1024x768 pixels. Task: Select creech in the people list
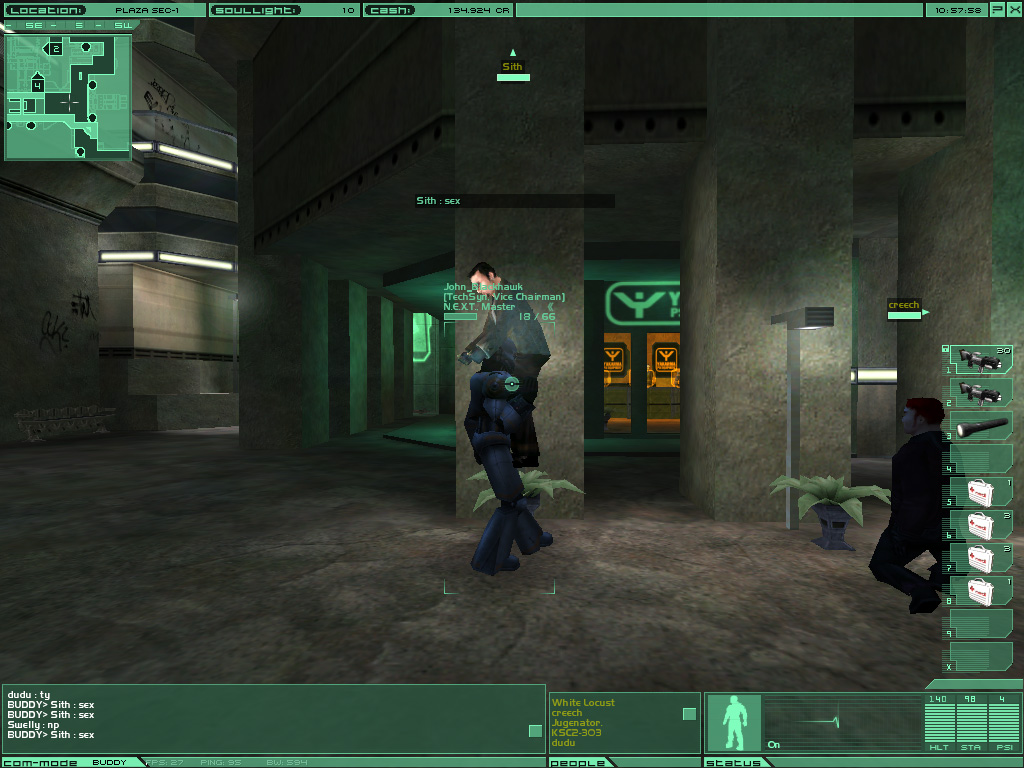pyautogui.click(x=566, y=713)
